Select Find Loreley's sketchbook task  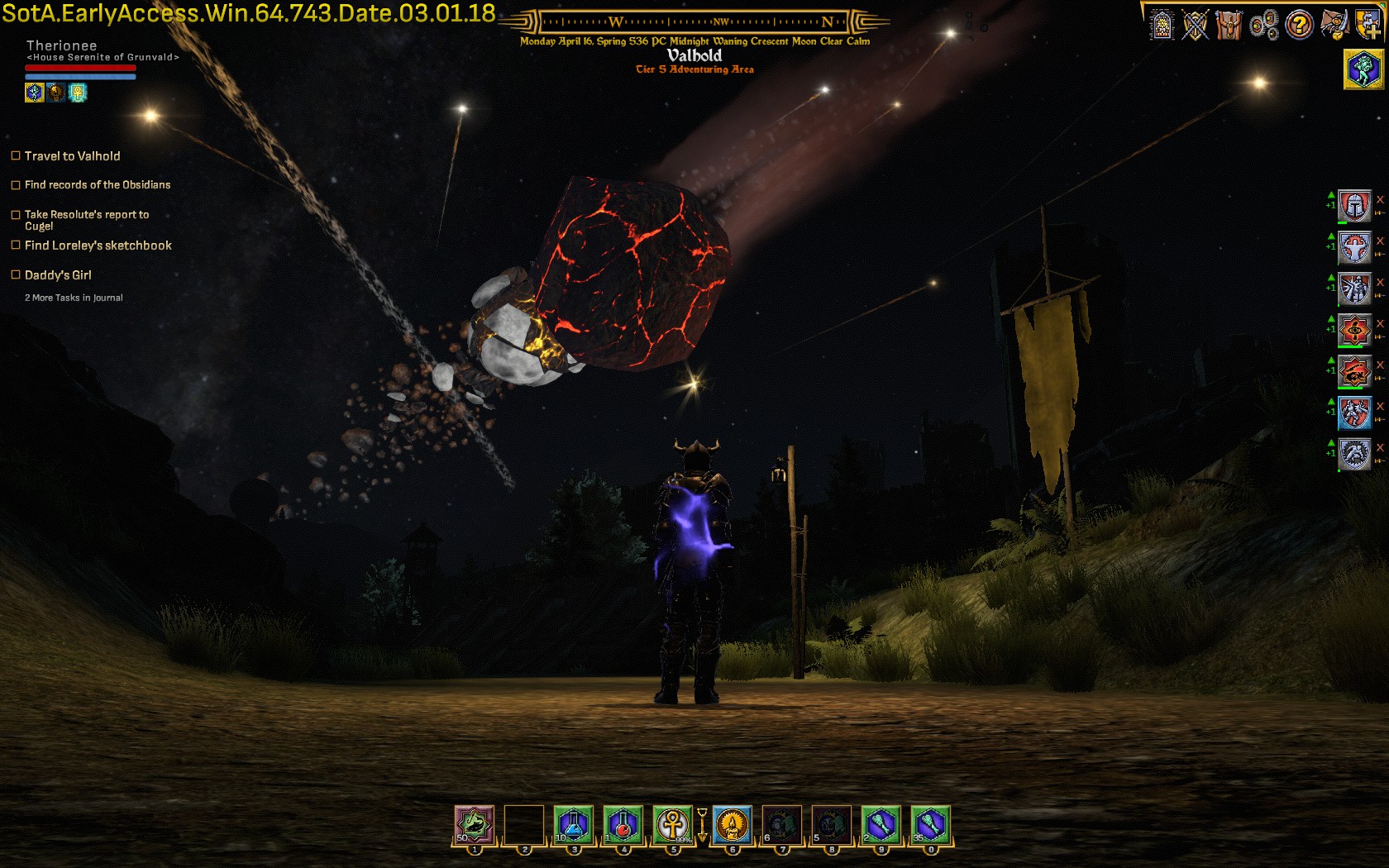[x=98, y=246]
